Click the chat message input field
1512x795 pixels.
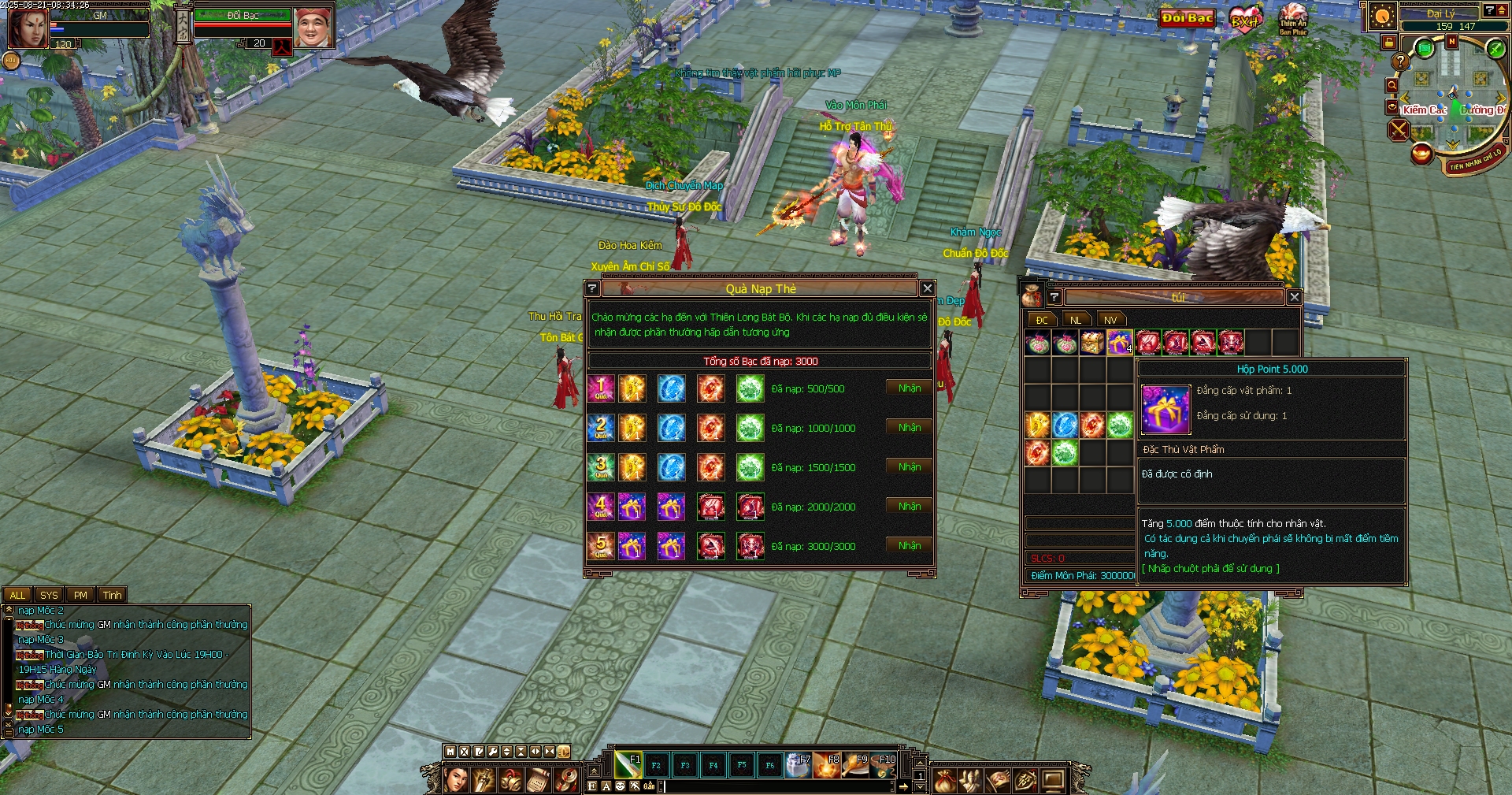click(x=776, y=786)
